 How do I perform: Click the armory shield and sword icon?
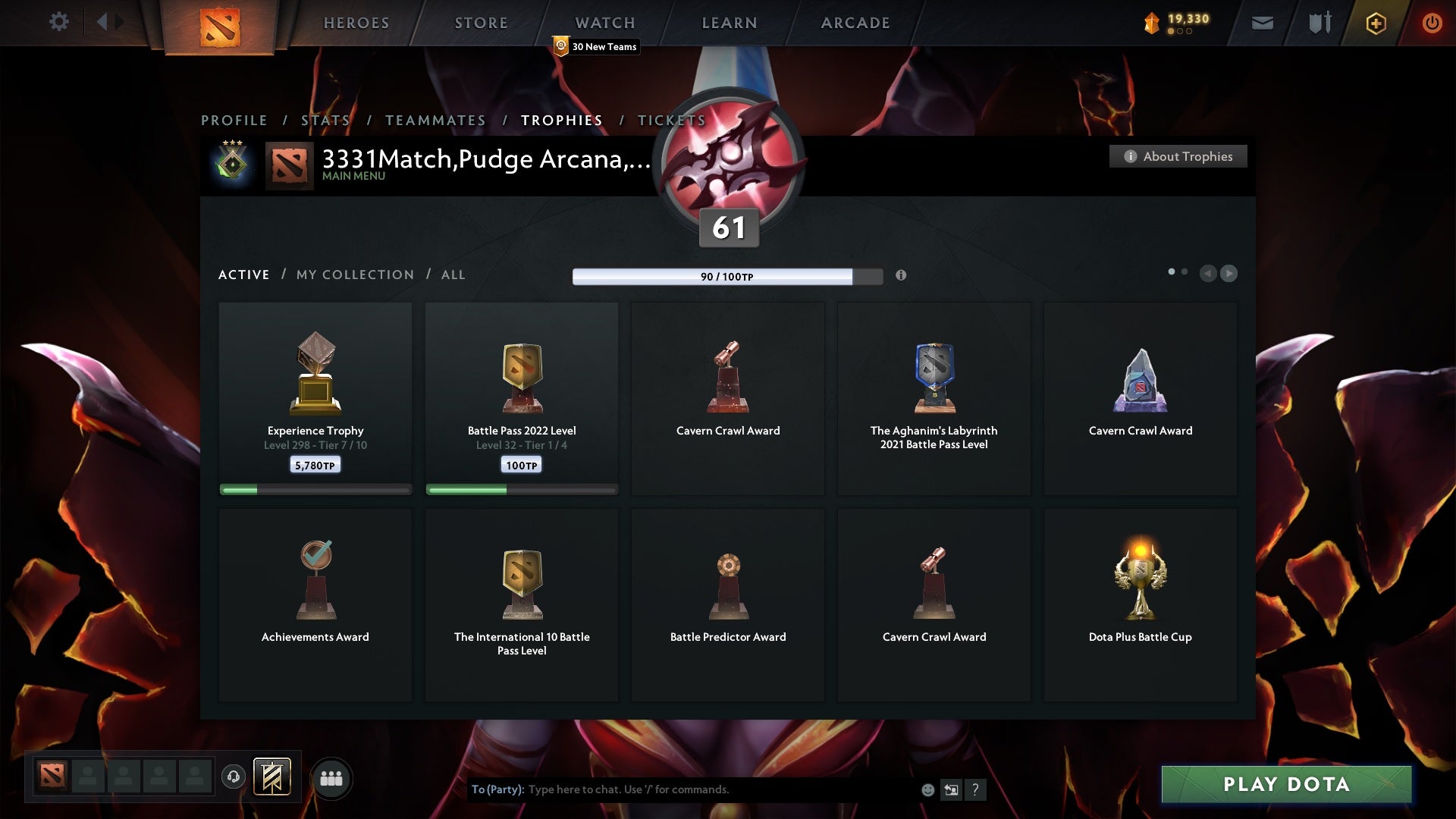tap(1319, 23)
